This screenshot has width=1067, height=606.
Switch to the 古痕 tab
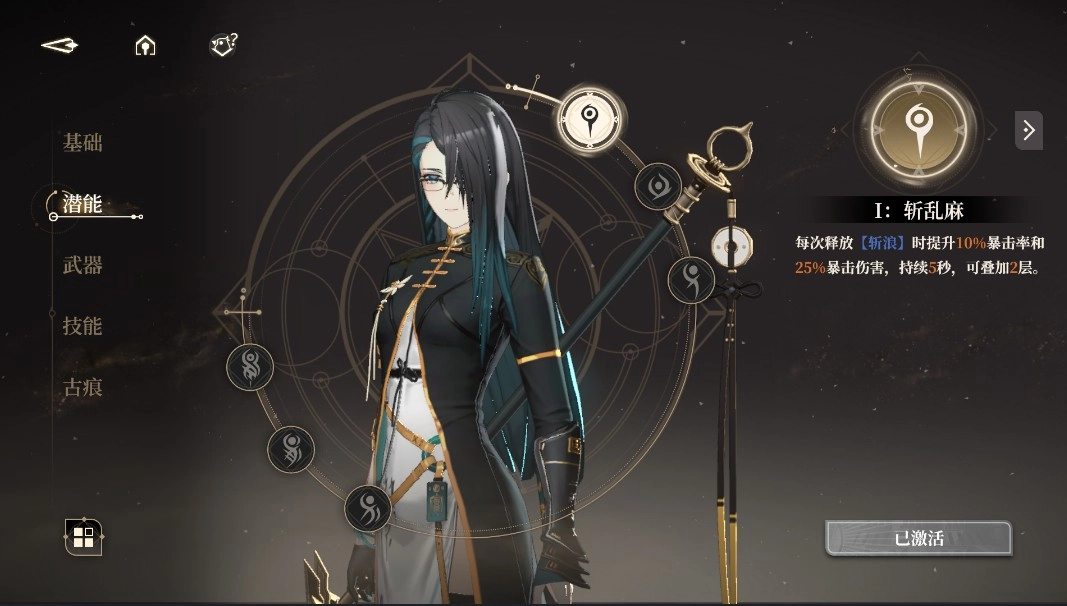coord(83,387)
